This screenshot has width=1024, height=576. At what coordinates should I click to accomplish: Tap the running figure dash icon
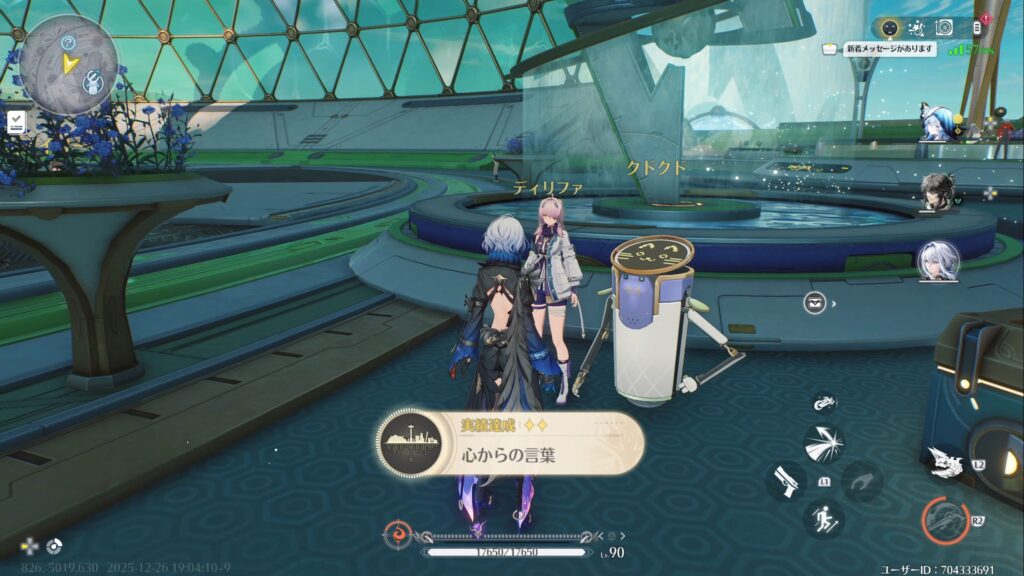tap(824, 518)
